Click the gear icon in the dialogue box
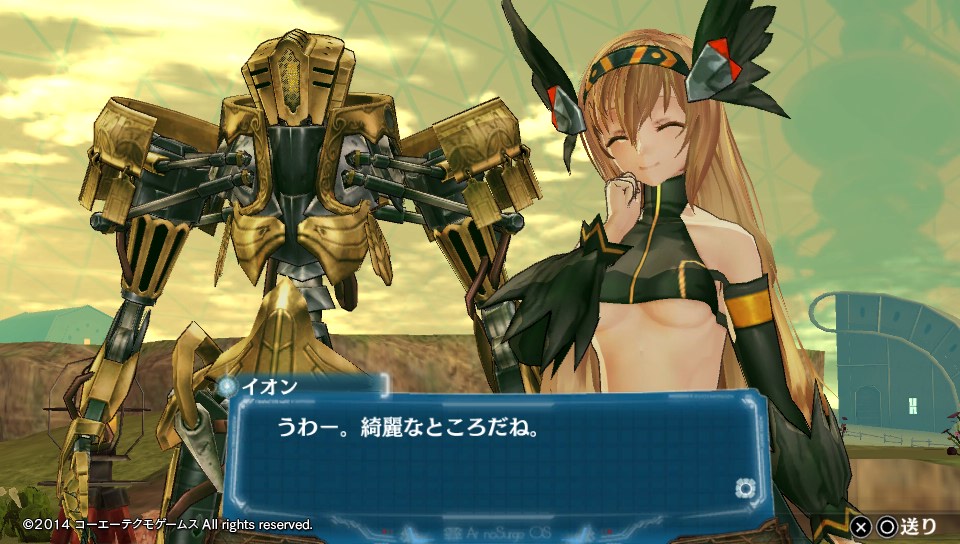The width and height of the screenshot is (960, 544). click(x=743, y=488)
